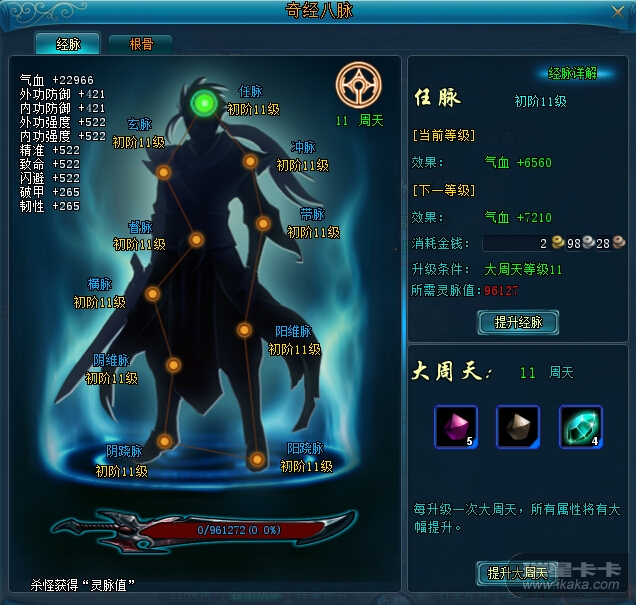Select the 阳跷脉 meridian node
Screen dimensions: 636x605
[257, 460]
